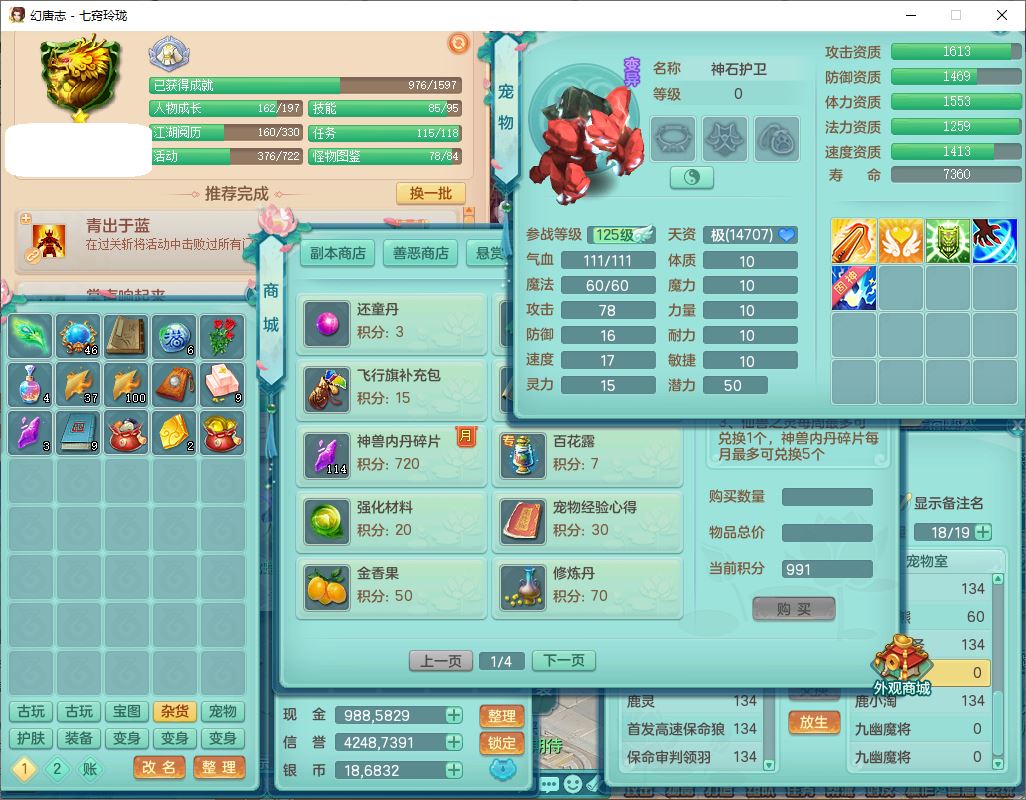Select the 宠物经验心得 book item
The width and height of the screenshot is (1026, 800).
click(588, 519)
